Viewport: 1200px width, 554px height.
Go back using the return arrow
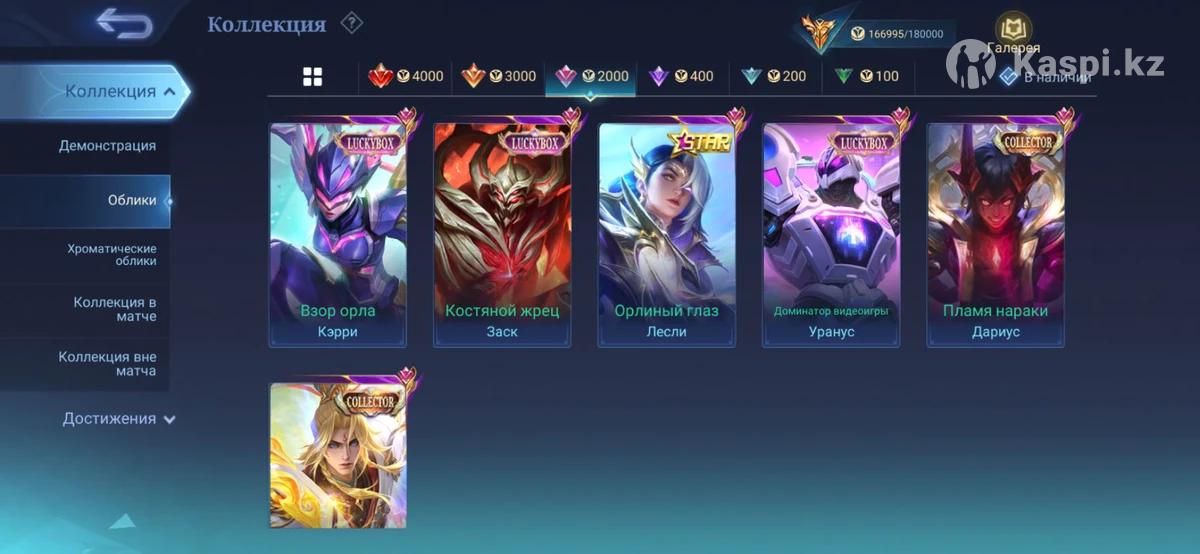coord(123,23)
